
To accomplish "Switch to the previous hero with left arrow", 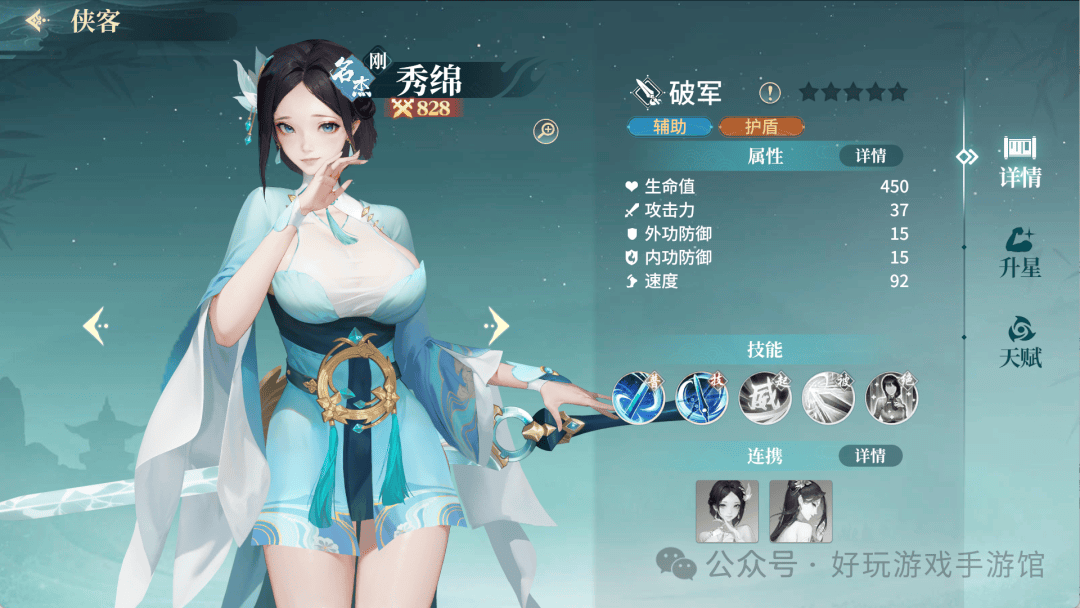I will (x=95, y=325).
